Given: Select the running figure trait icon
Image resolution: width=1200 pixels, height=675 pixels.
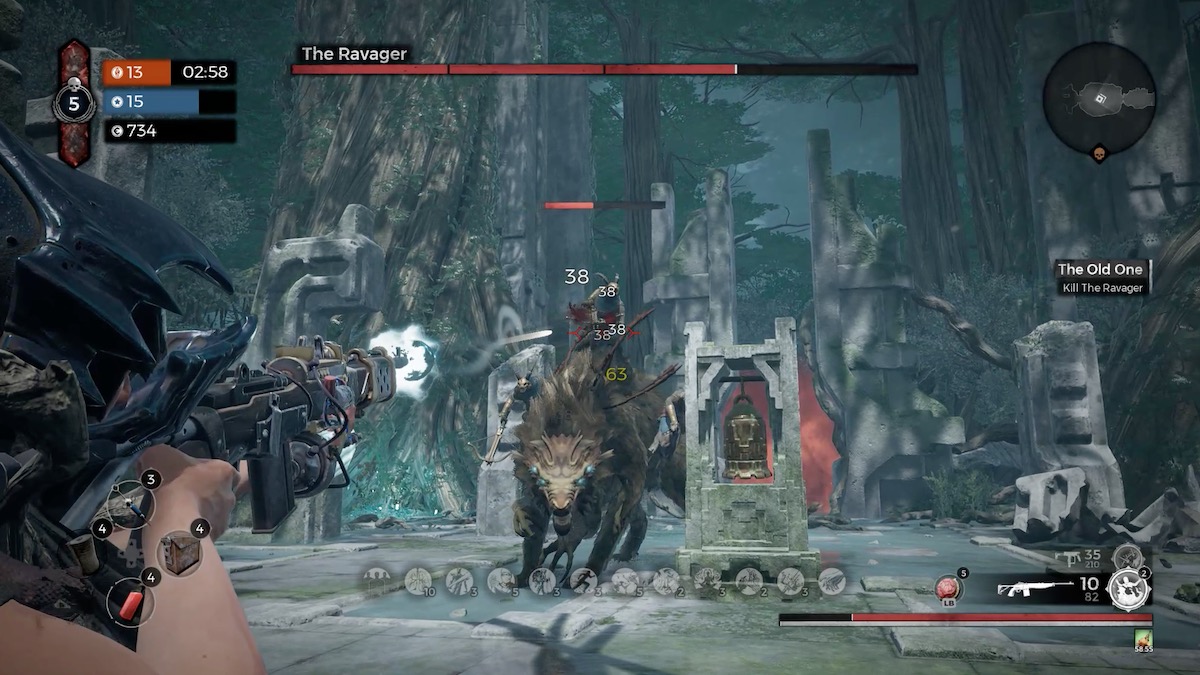Looking at the screenshot, I should pyautogui.click(x=583, y=580).
